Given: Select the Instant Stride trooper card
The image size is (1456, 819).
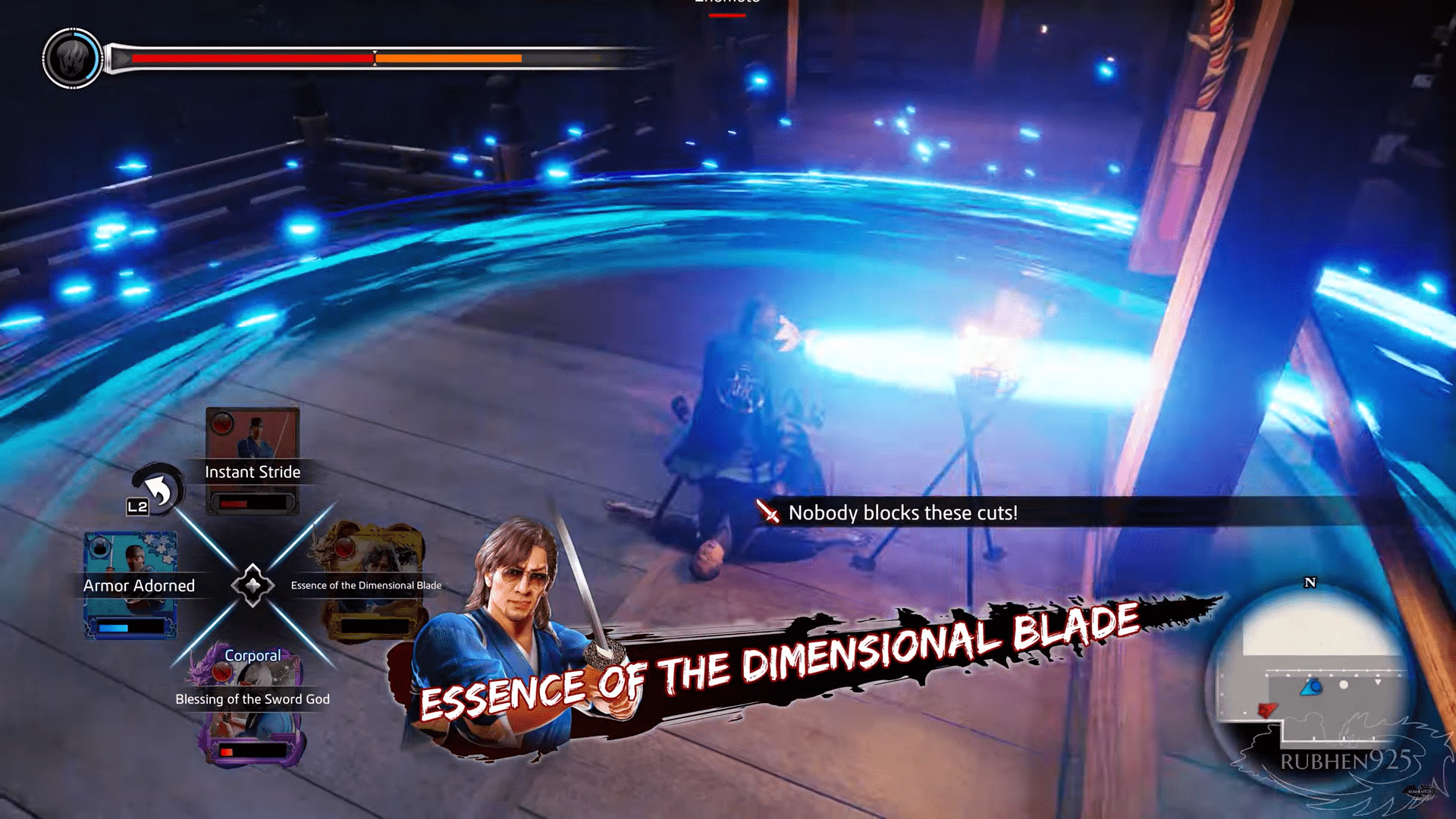Looking at the screenshot, I should click(253, 460).
